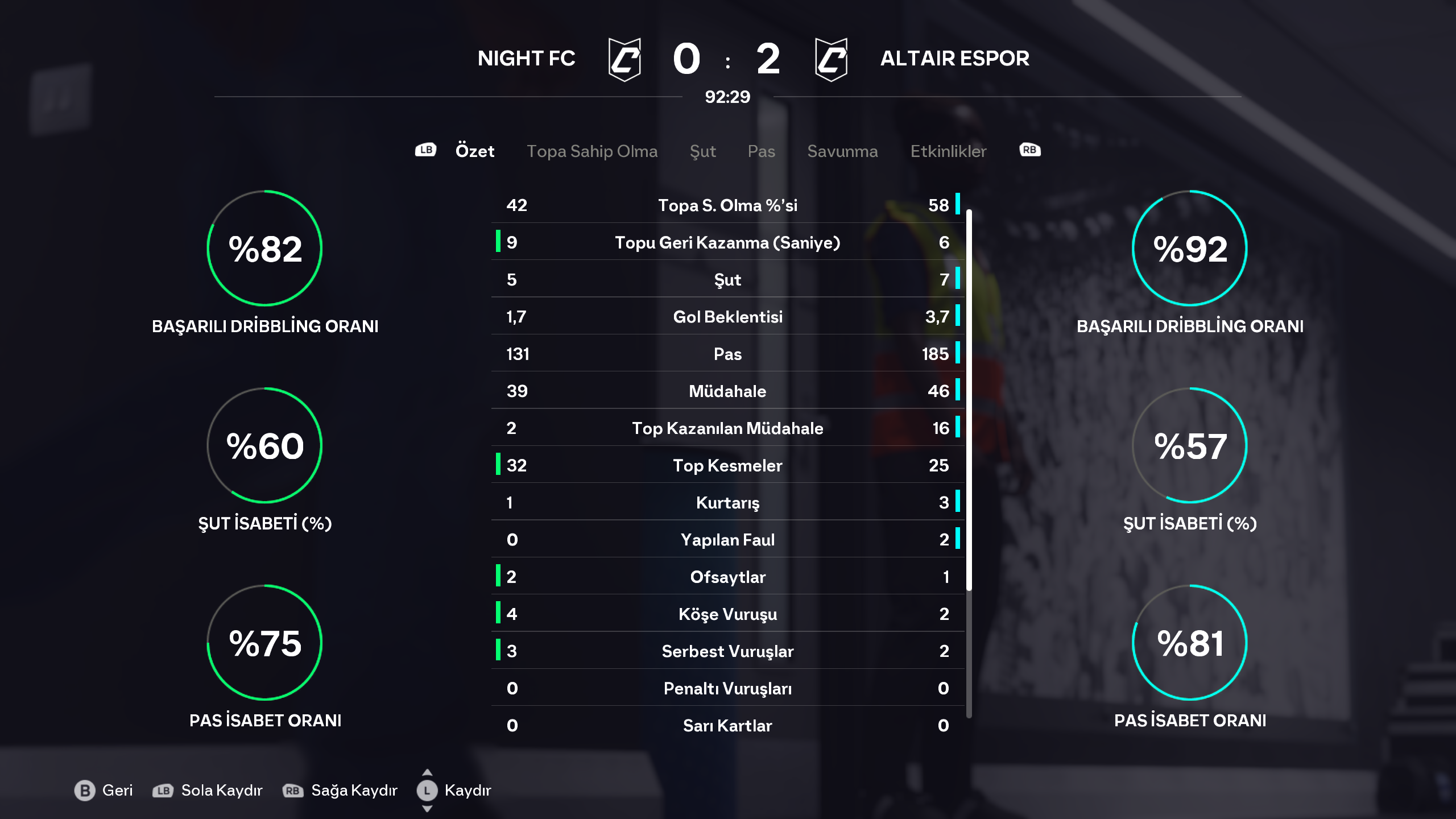
Task: Go back with the Geri button
Action: 104,791
